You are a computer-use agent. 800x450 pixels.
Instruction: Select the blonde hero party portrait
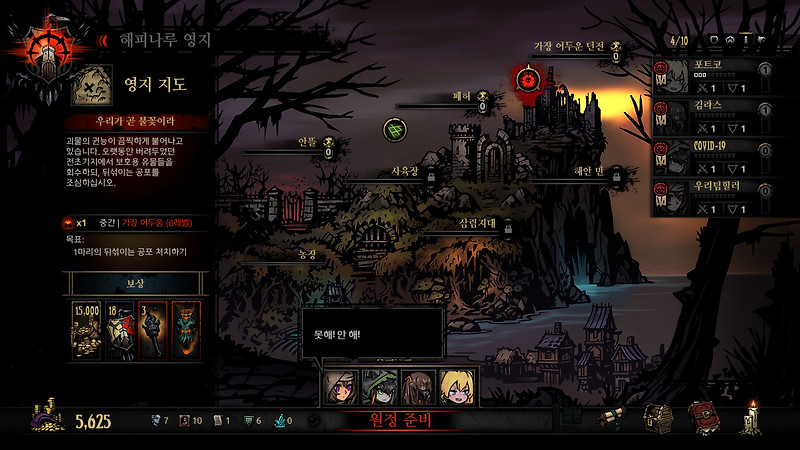(458, 386)
